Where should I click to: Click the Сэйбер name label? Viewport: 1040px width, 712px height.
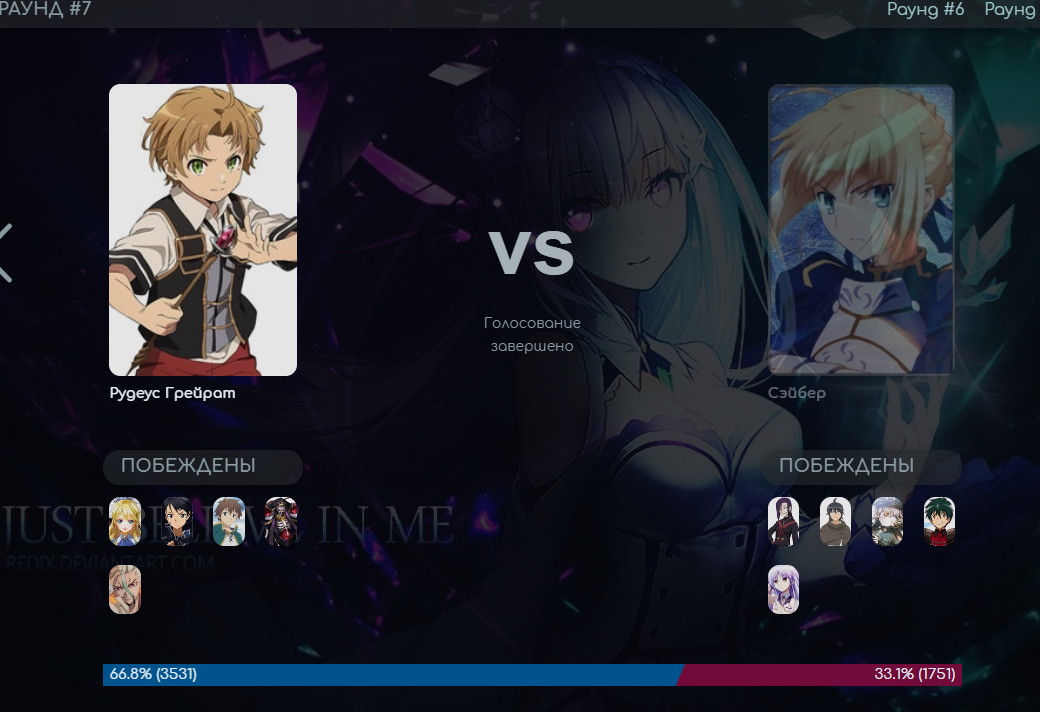[797, 393]
